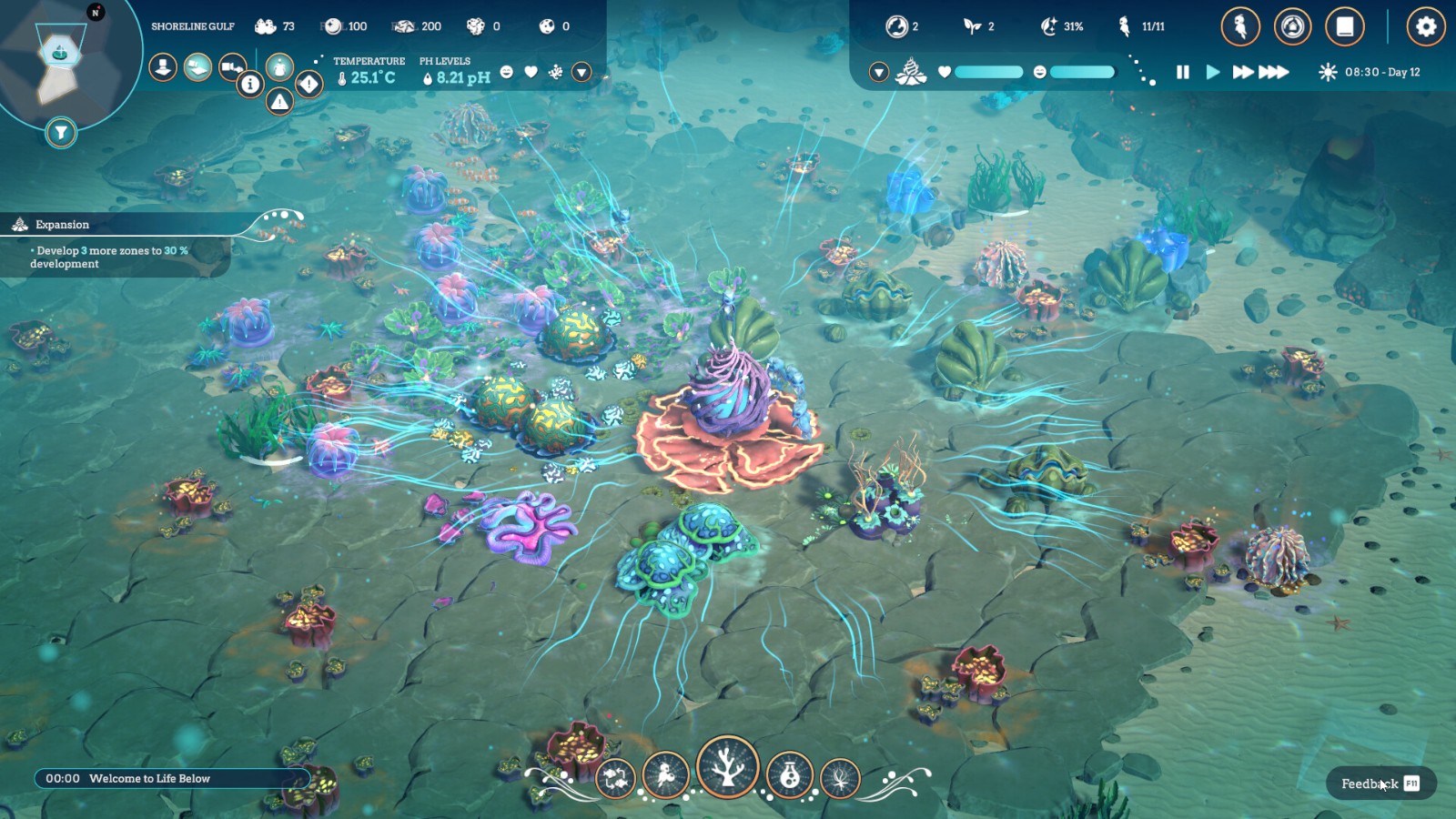
Task: Open the flask research menu
Action: point(789,775)
